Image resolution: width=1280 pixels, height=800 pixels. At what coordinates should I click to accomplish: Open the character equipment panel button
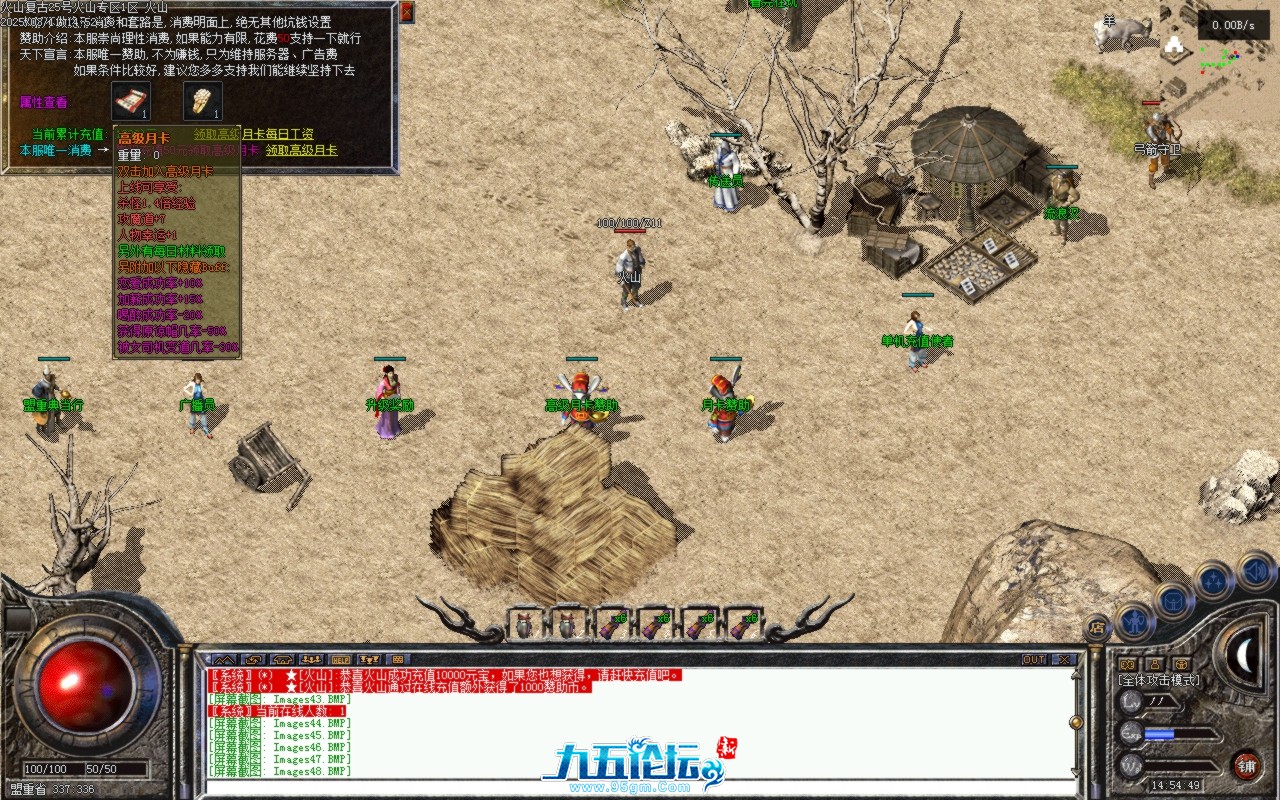tap(1136, 622)
